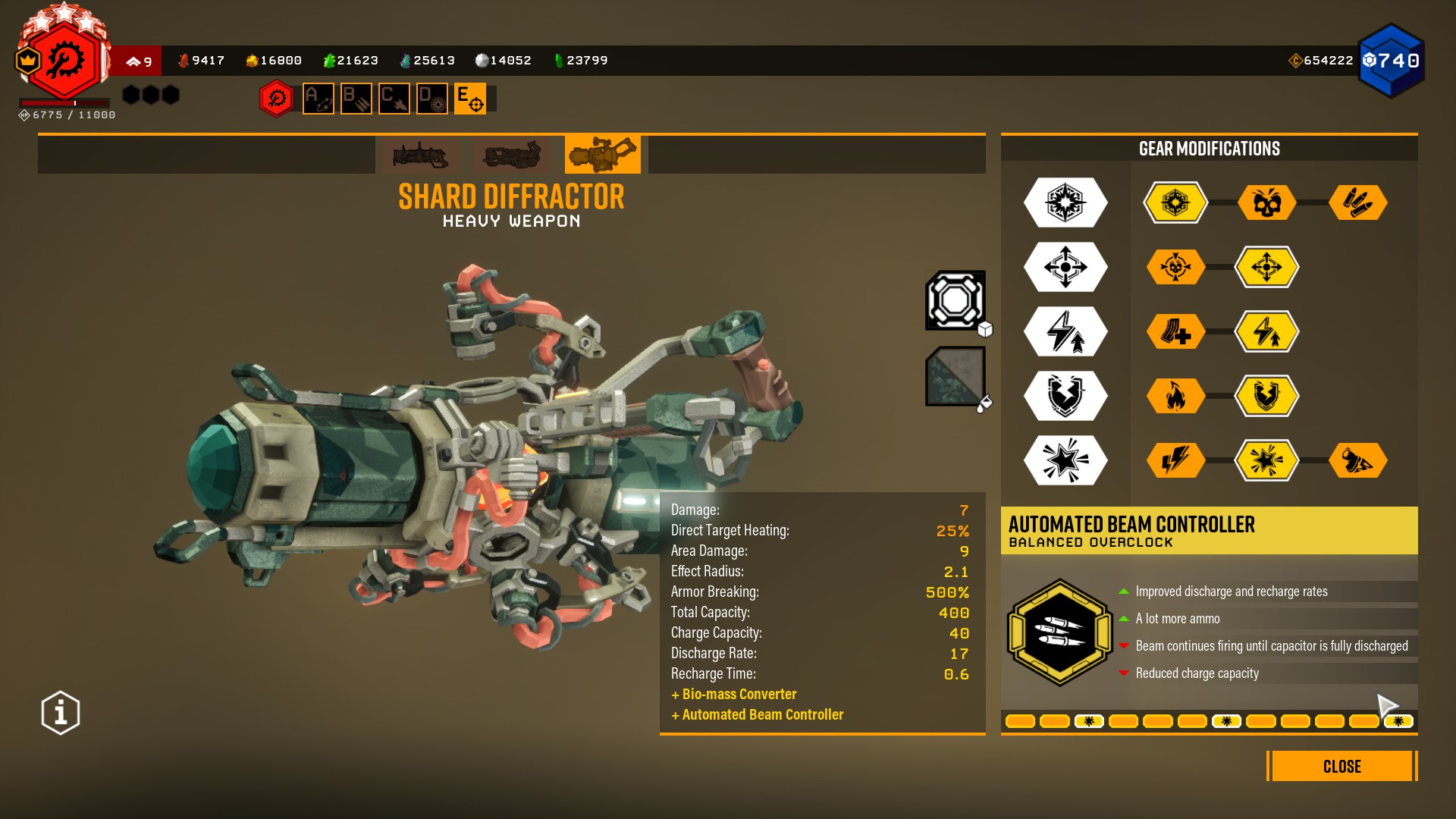Screen dimensions: 1456x819
Task: Click the red Engineer class badge
Action: click(x=64, y=61)
